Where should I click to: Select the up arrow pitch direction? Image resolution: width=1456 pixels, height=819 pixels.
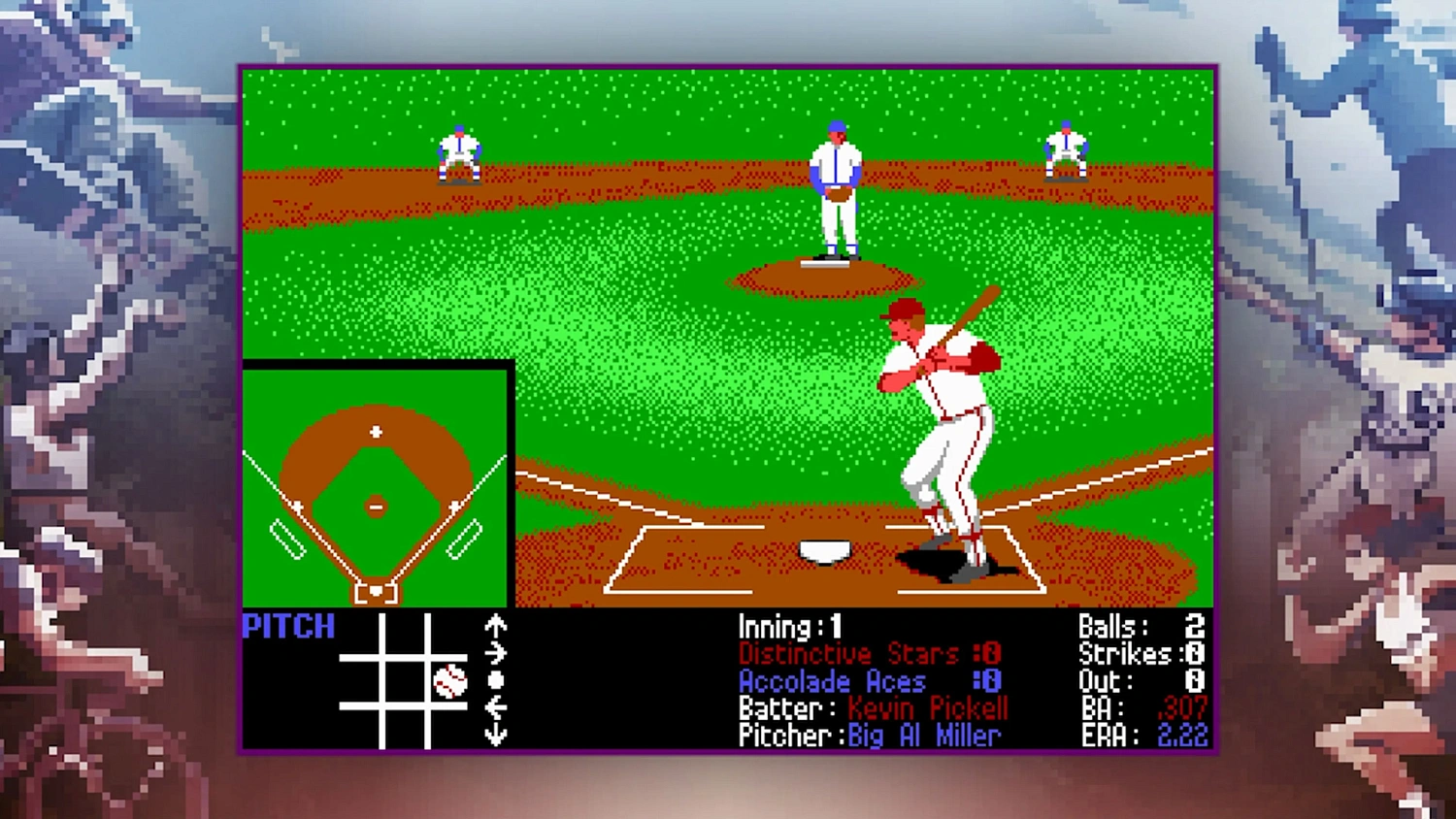pos(495,626)
